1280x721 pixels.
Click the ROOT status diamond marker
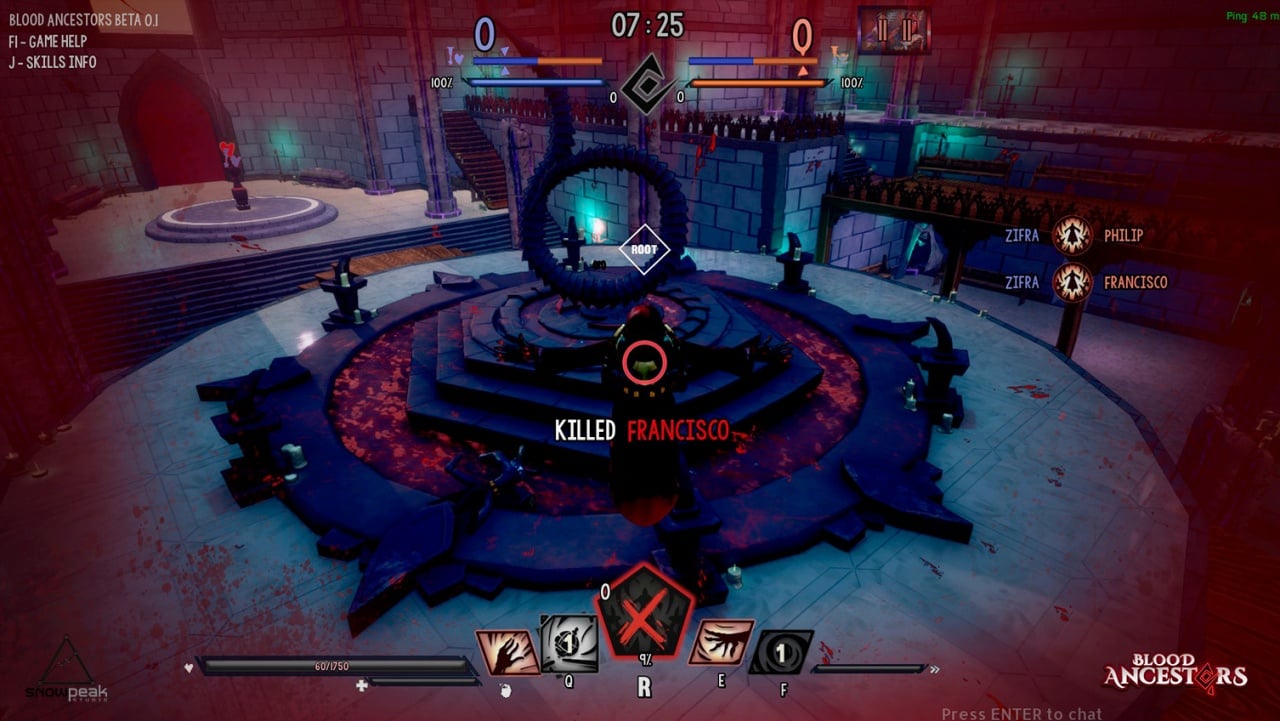(644, 251)
